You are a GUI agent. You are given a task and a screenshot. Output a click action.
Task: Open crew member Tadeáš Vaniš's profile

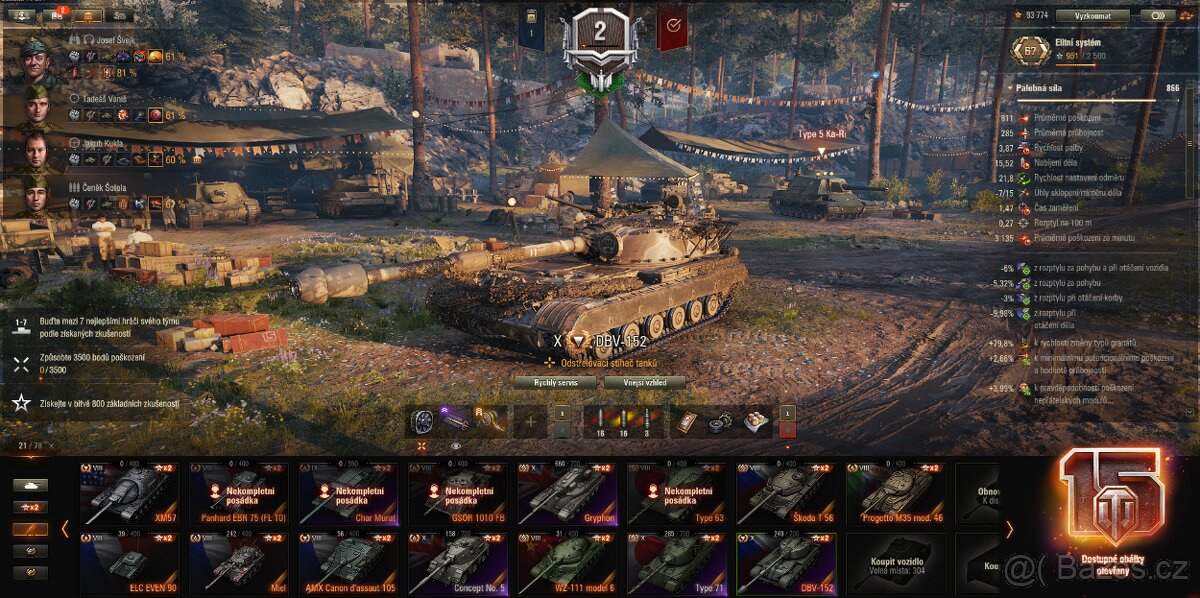pos(36,107)
